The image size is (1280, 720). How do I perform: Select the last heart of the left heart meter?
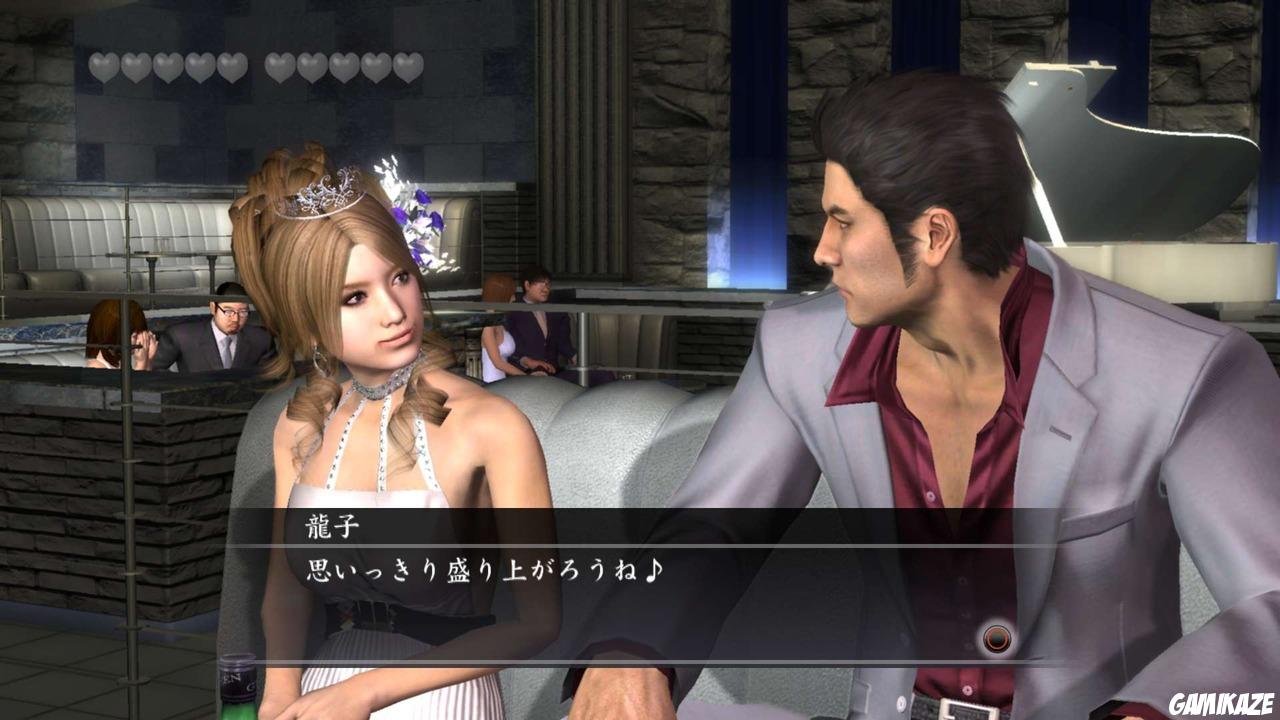(233, 65)
